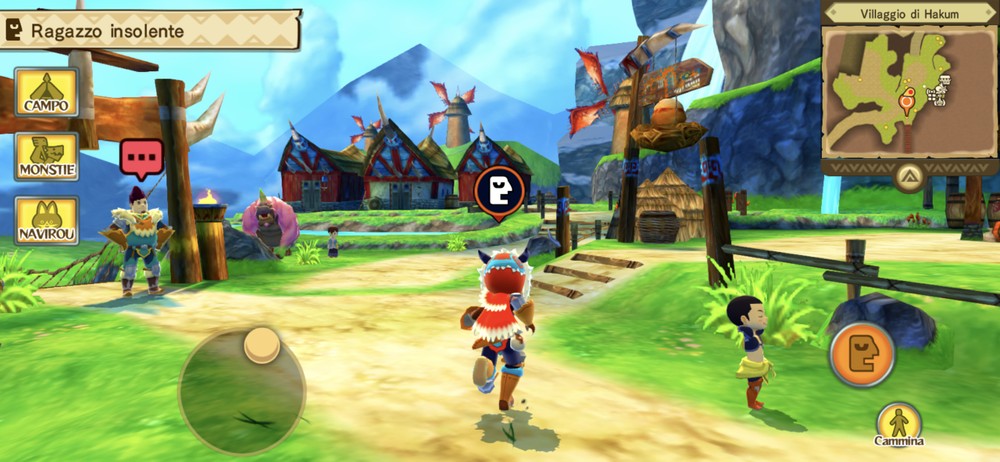The image size is (1000, 462).
Task: Collapse the minimap with the arrow button
Action: pyautogui.click(x=908, y=179)
